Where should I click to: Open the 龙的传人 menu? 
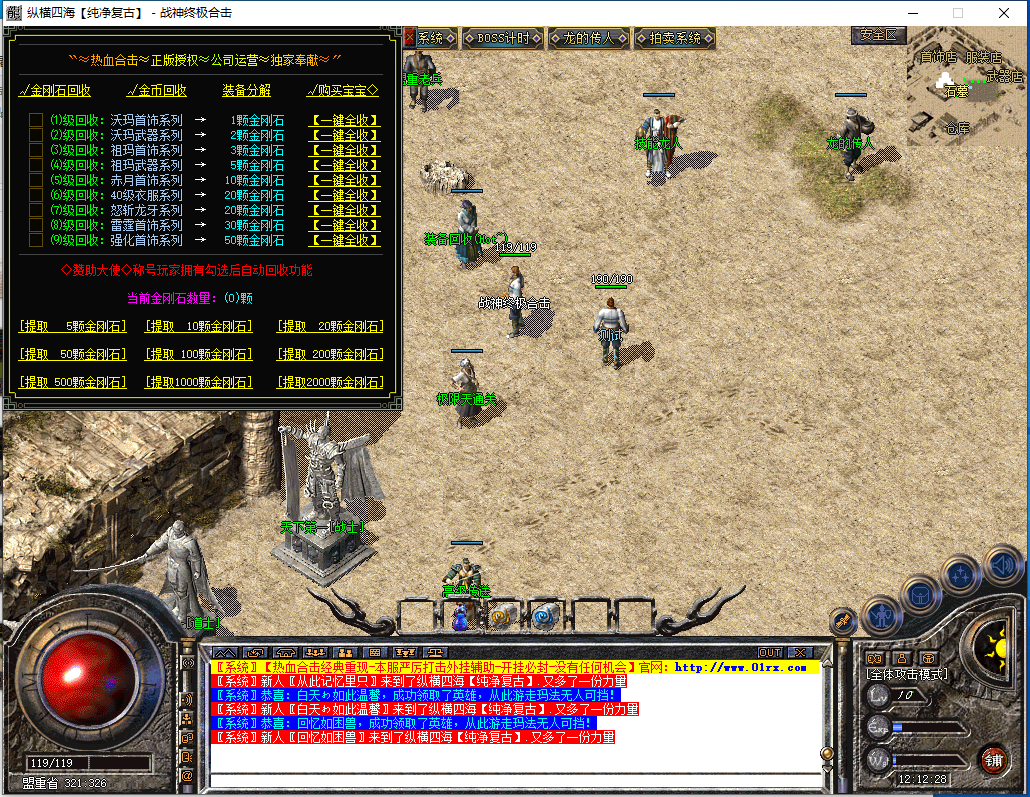589,38
